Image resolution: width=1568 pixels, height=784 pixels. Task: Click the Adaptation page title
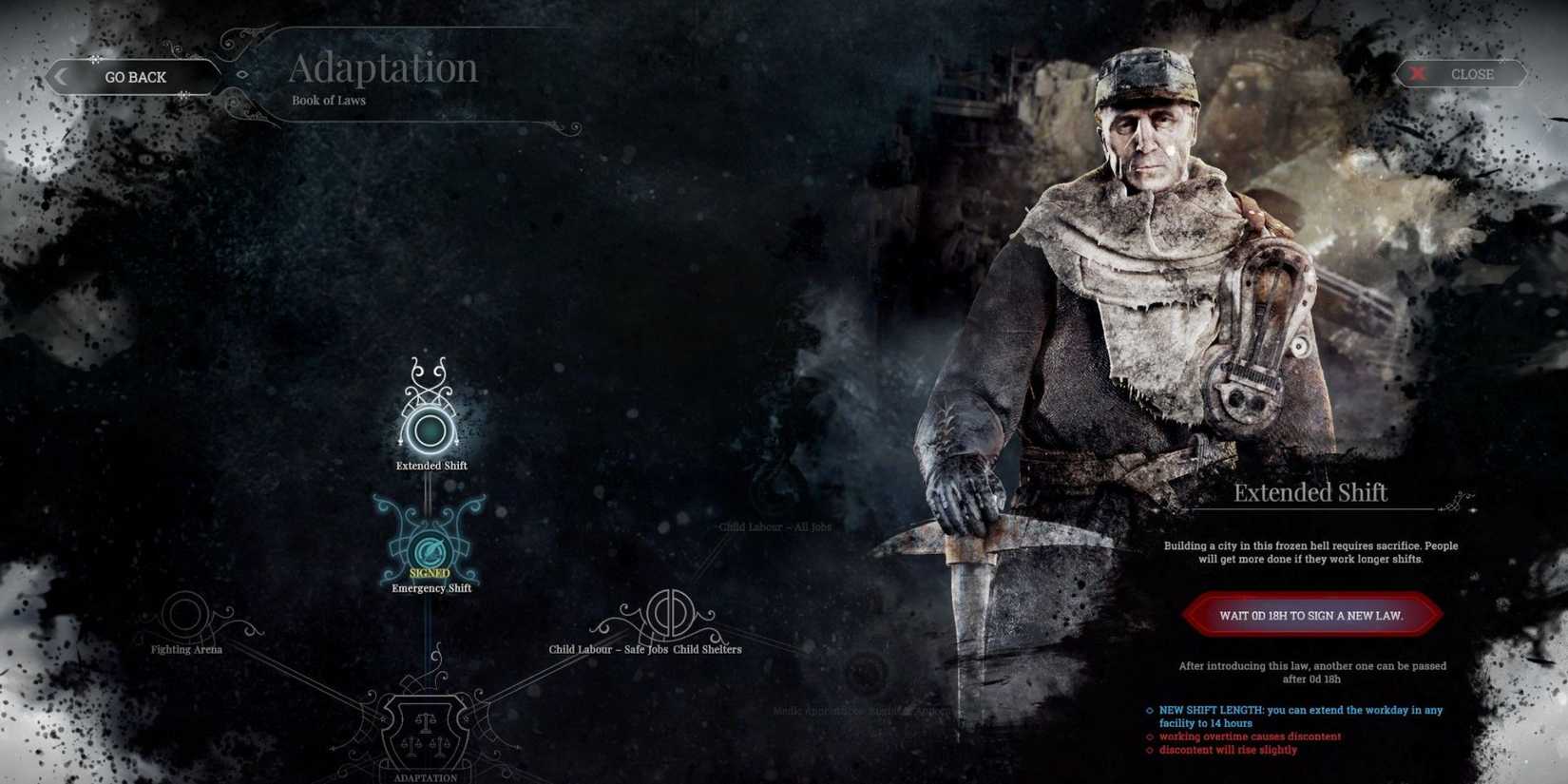(x=384, y=67)
